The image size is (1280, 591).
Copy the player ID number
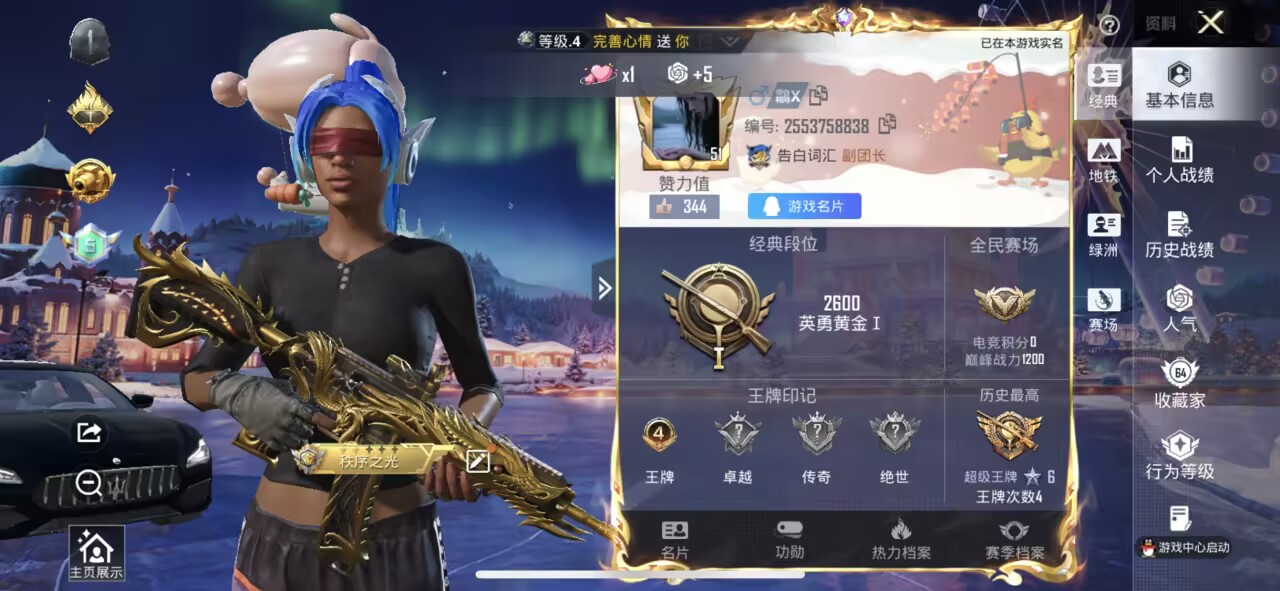[x=886, y=125]
